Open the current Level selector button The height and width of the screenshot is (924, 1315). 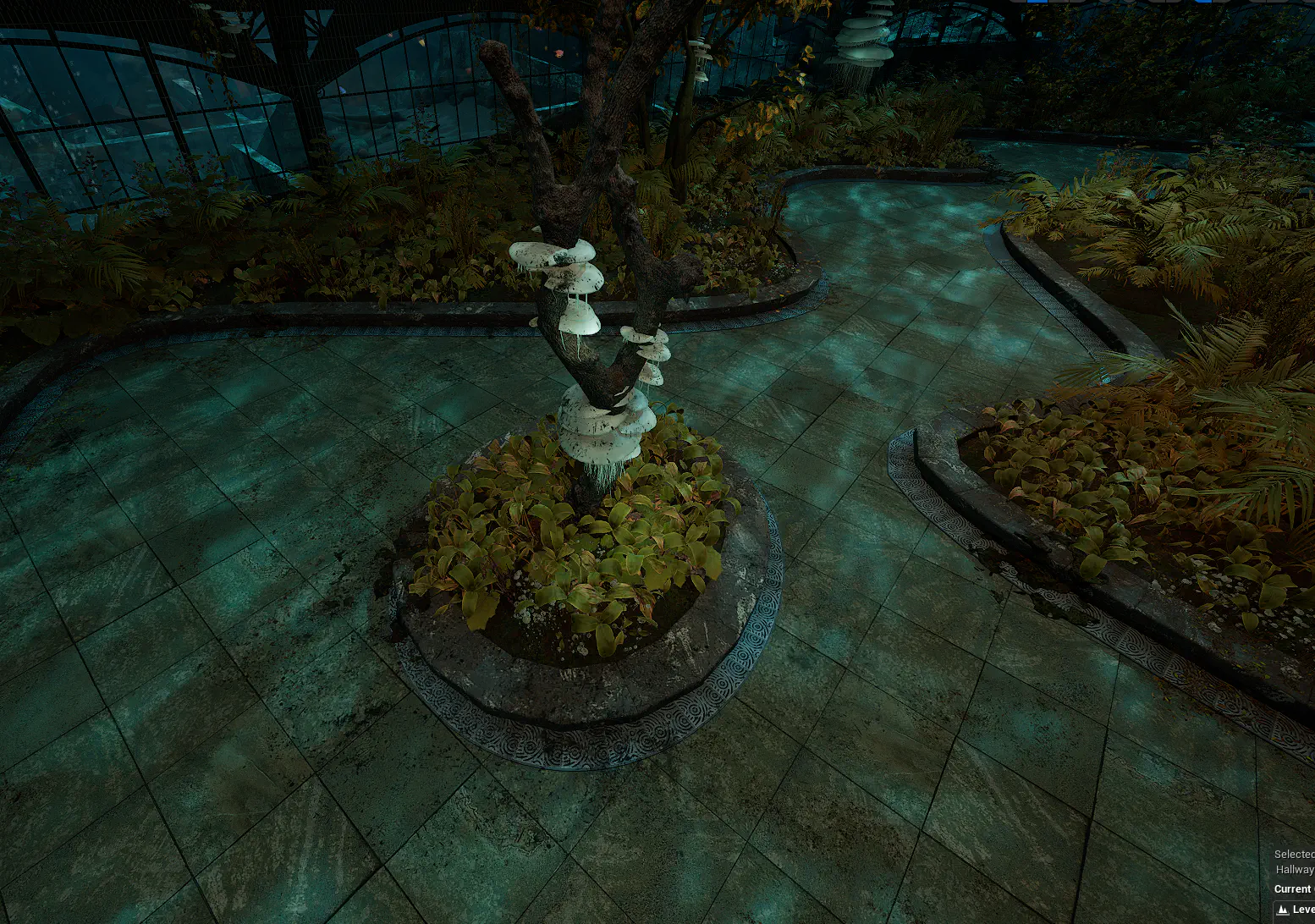pyautogui.click(x=1296, y=910)
